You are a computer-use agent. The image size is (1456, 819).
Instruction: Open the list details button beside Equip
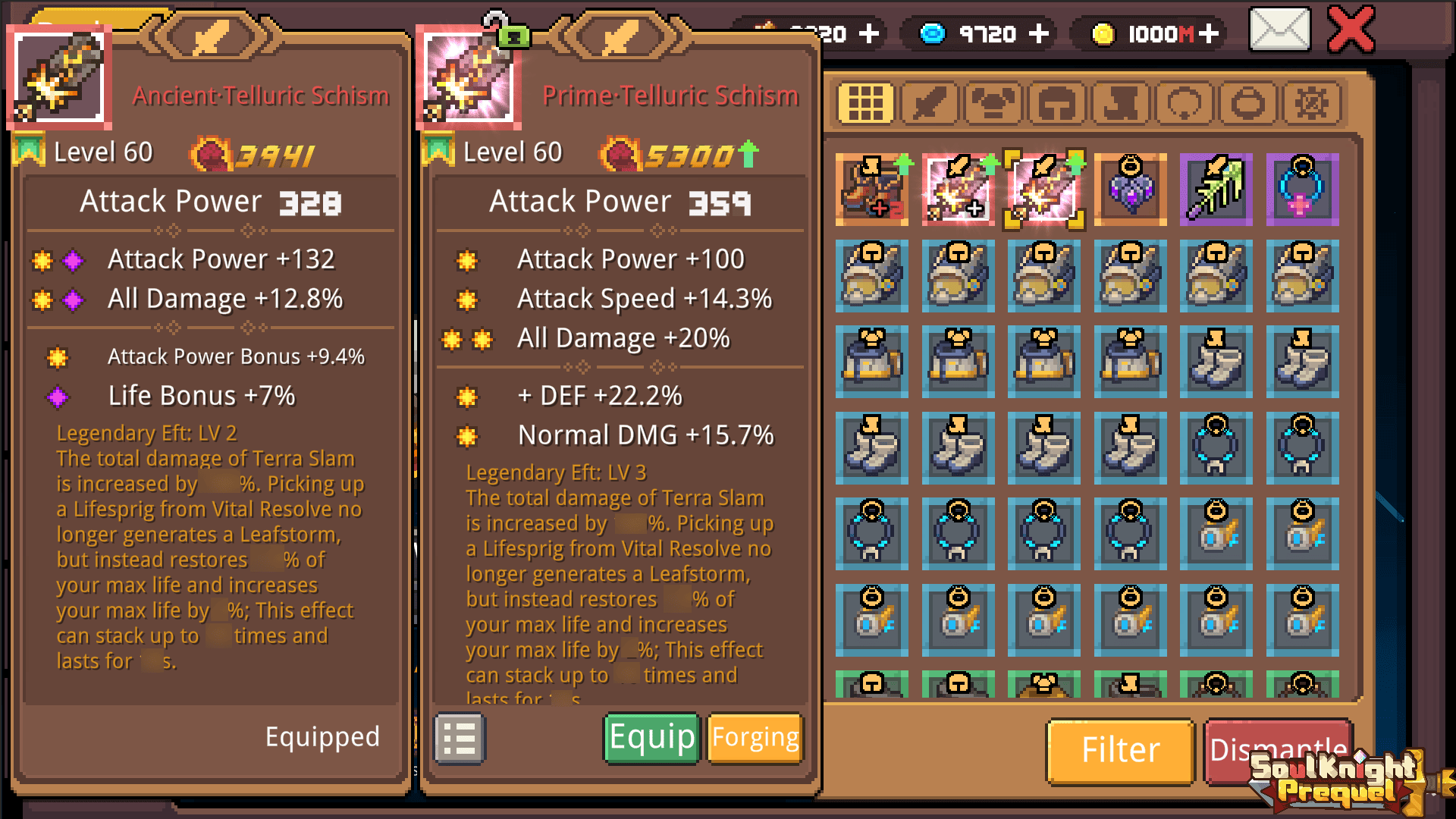pos(460,738)
